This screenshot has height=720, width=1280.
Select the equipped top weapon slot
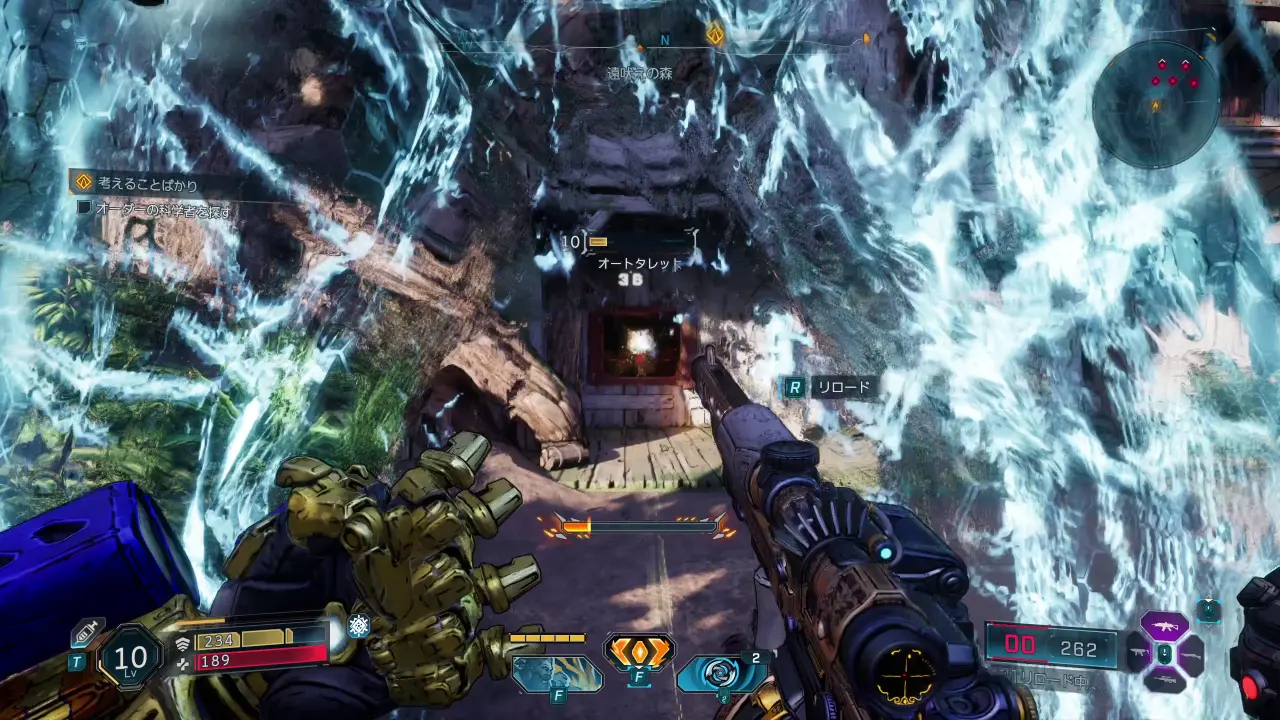[x=1164, y=627]
